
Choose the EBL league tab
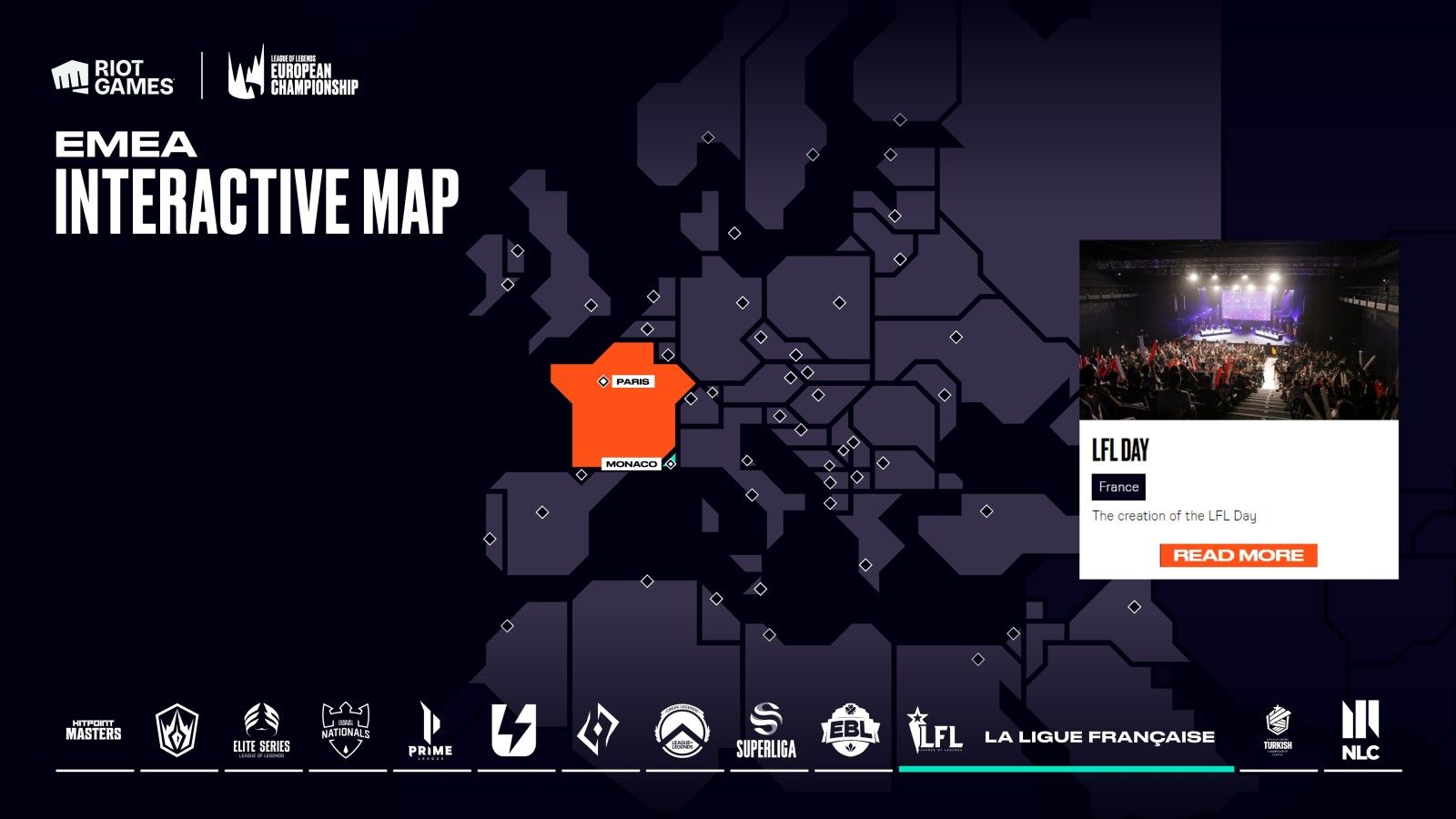tap(851, 732)
